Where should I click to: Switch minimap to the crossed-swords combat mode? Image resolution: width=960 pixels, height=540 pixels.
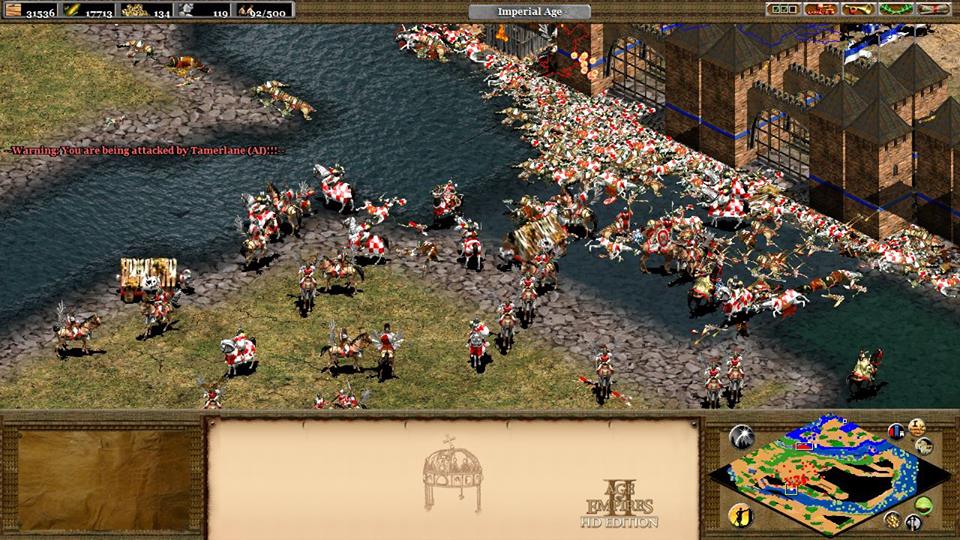tap(913, 521)
